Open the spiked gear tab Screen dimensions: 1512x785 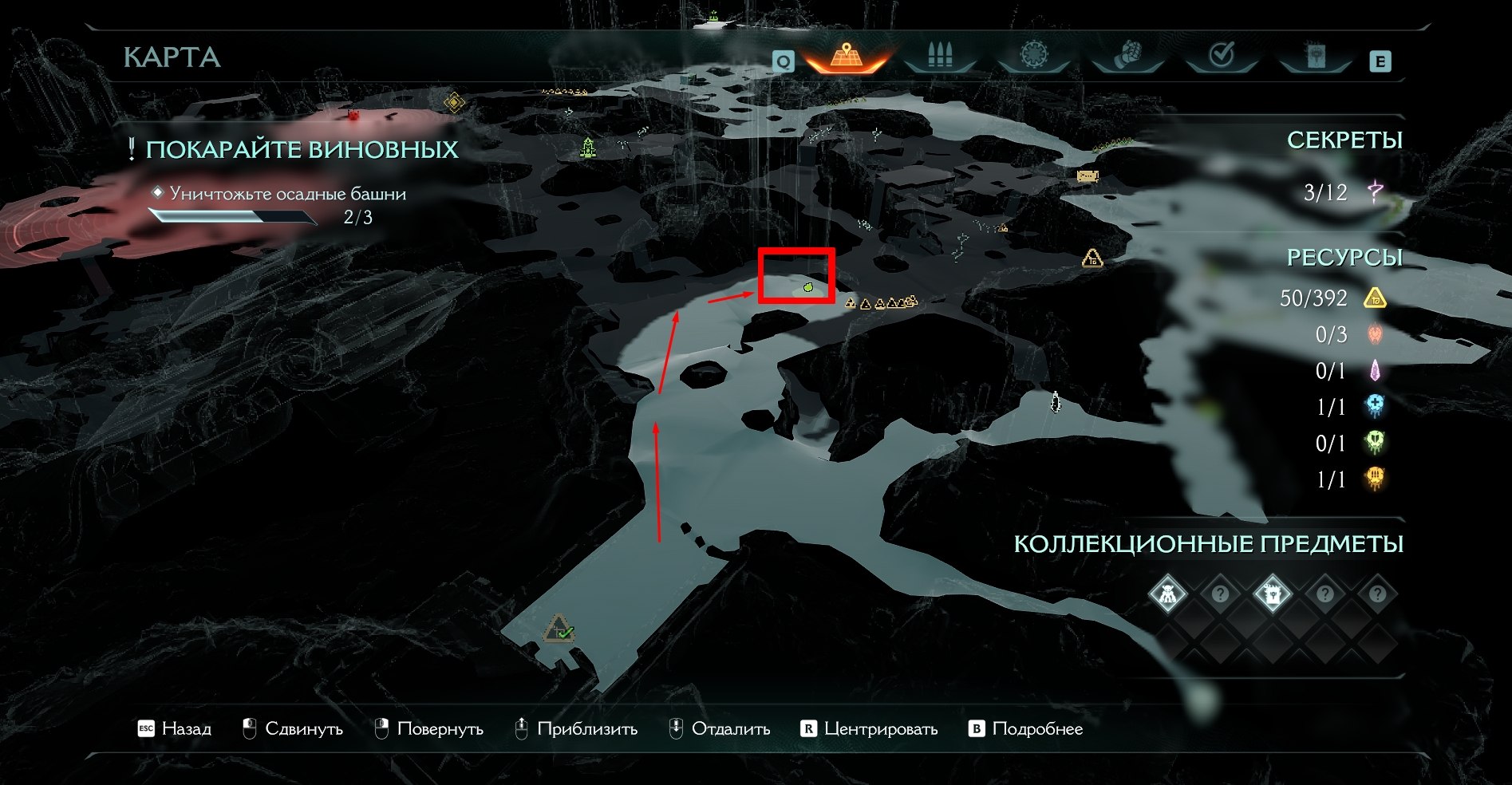click(x=1034, y=56)
